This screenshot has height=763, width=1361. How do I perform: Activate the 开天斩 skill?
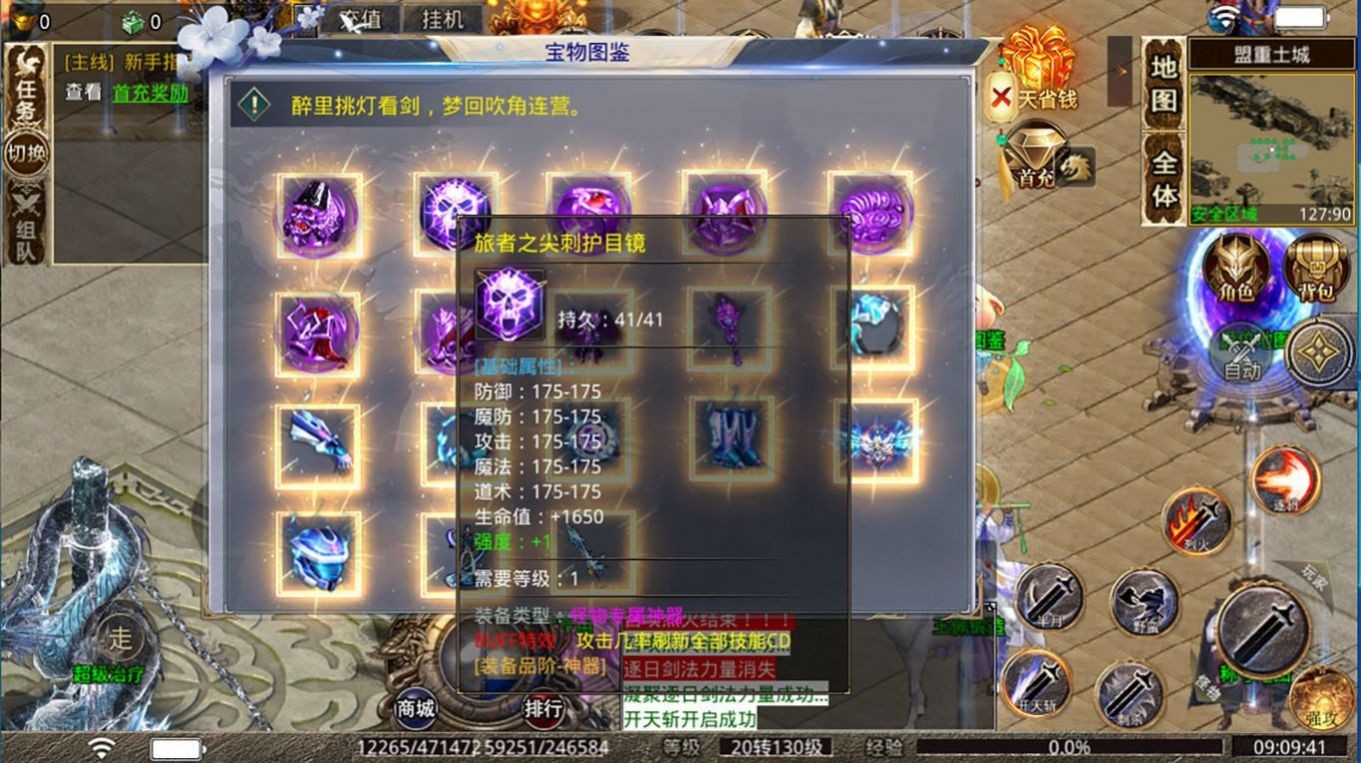(1042, 681)
